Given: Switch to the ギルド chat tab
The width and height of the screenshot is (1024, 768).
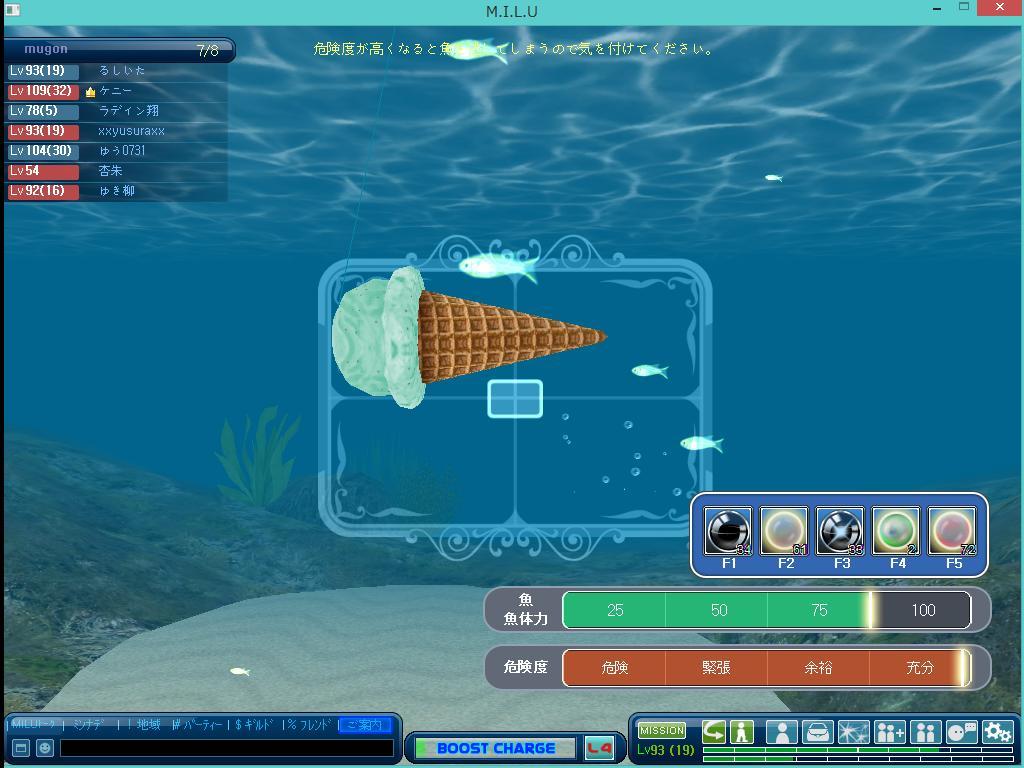Looking at the screenshot, I should pyautogui.click(x=254, y=725).
